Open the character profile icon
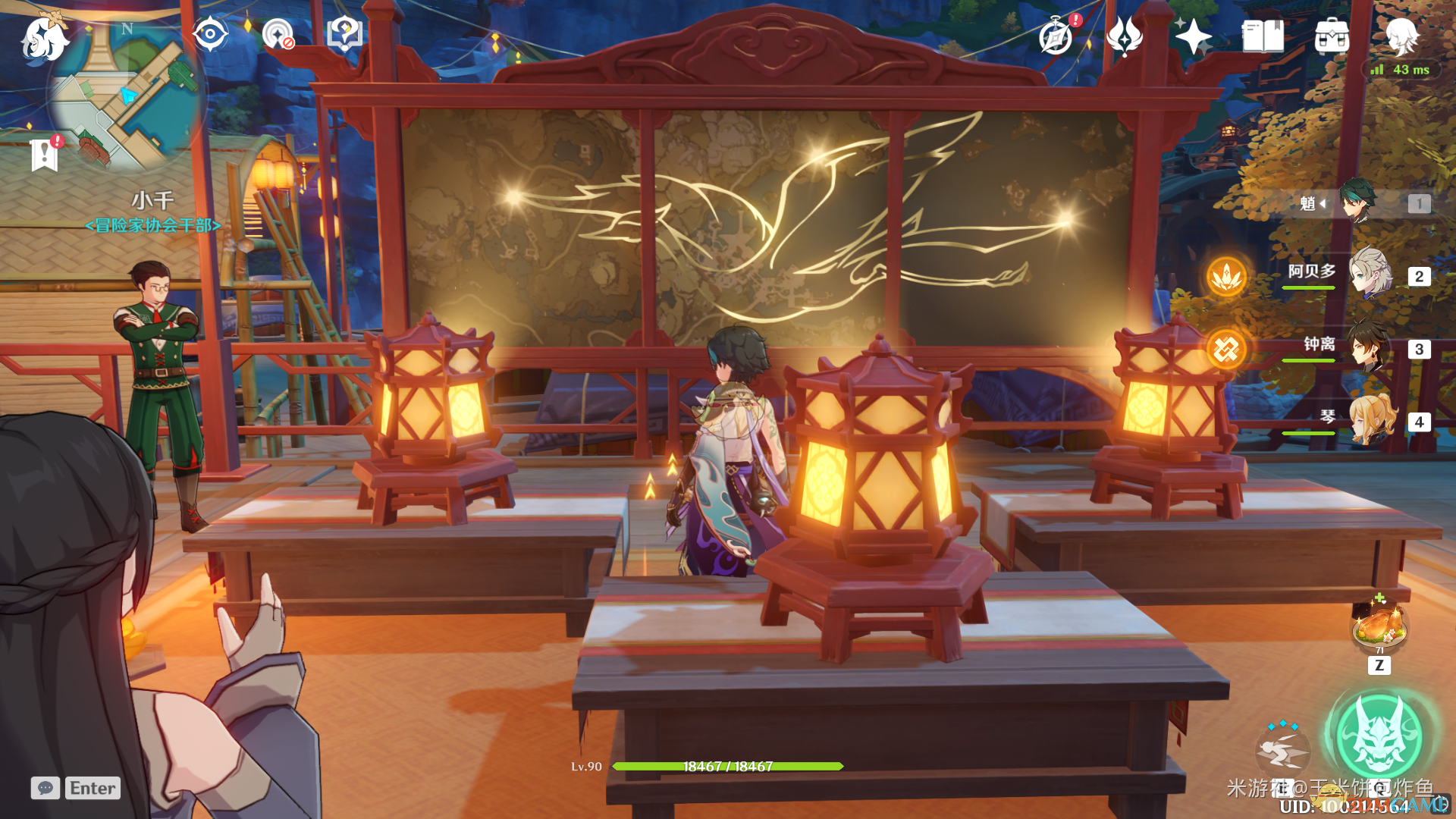 [1401, 36]
